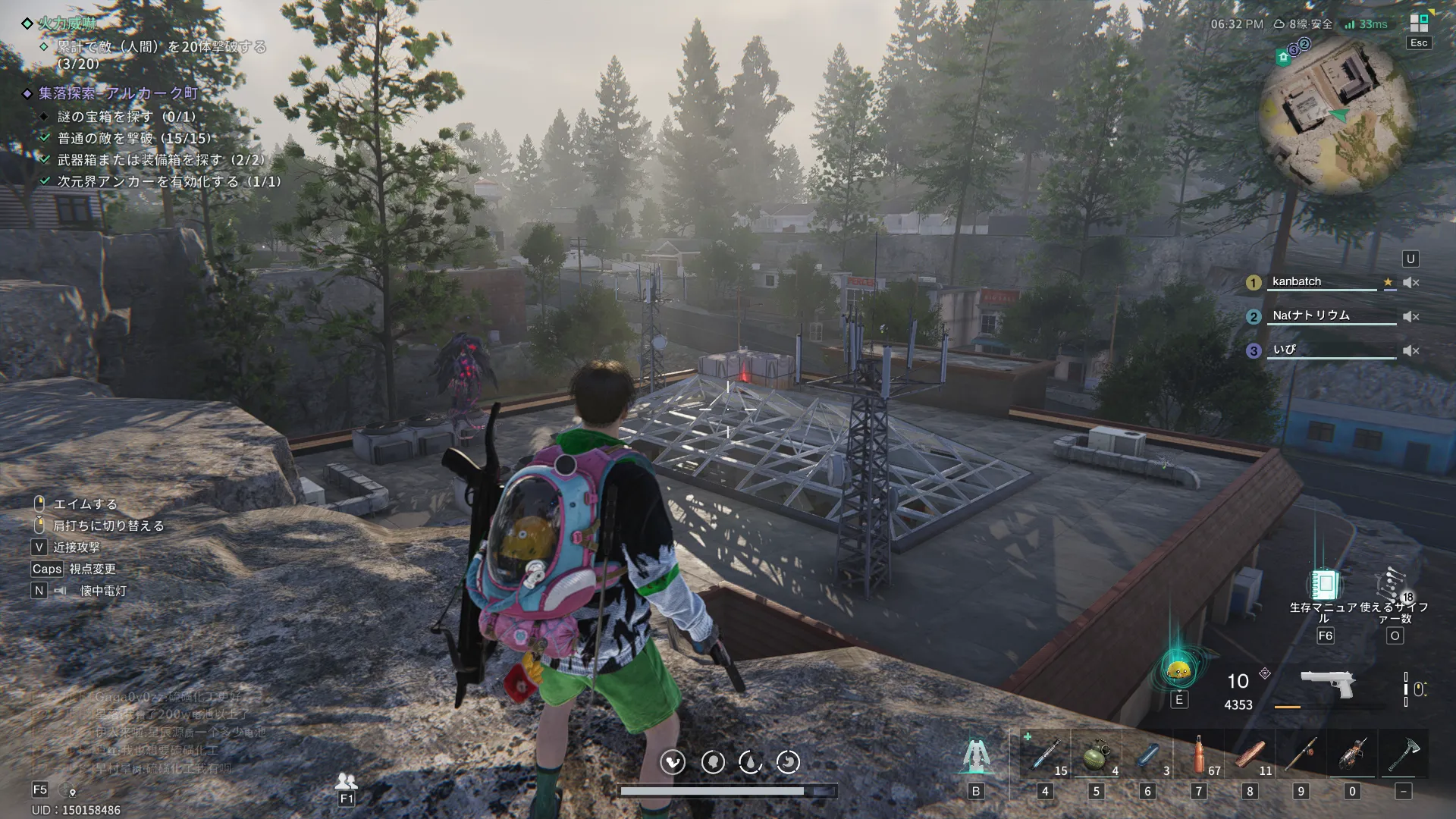Select the power drill tool slot
The image size is (1456, 819).
[1352, 755]
